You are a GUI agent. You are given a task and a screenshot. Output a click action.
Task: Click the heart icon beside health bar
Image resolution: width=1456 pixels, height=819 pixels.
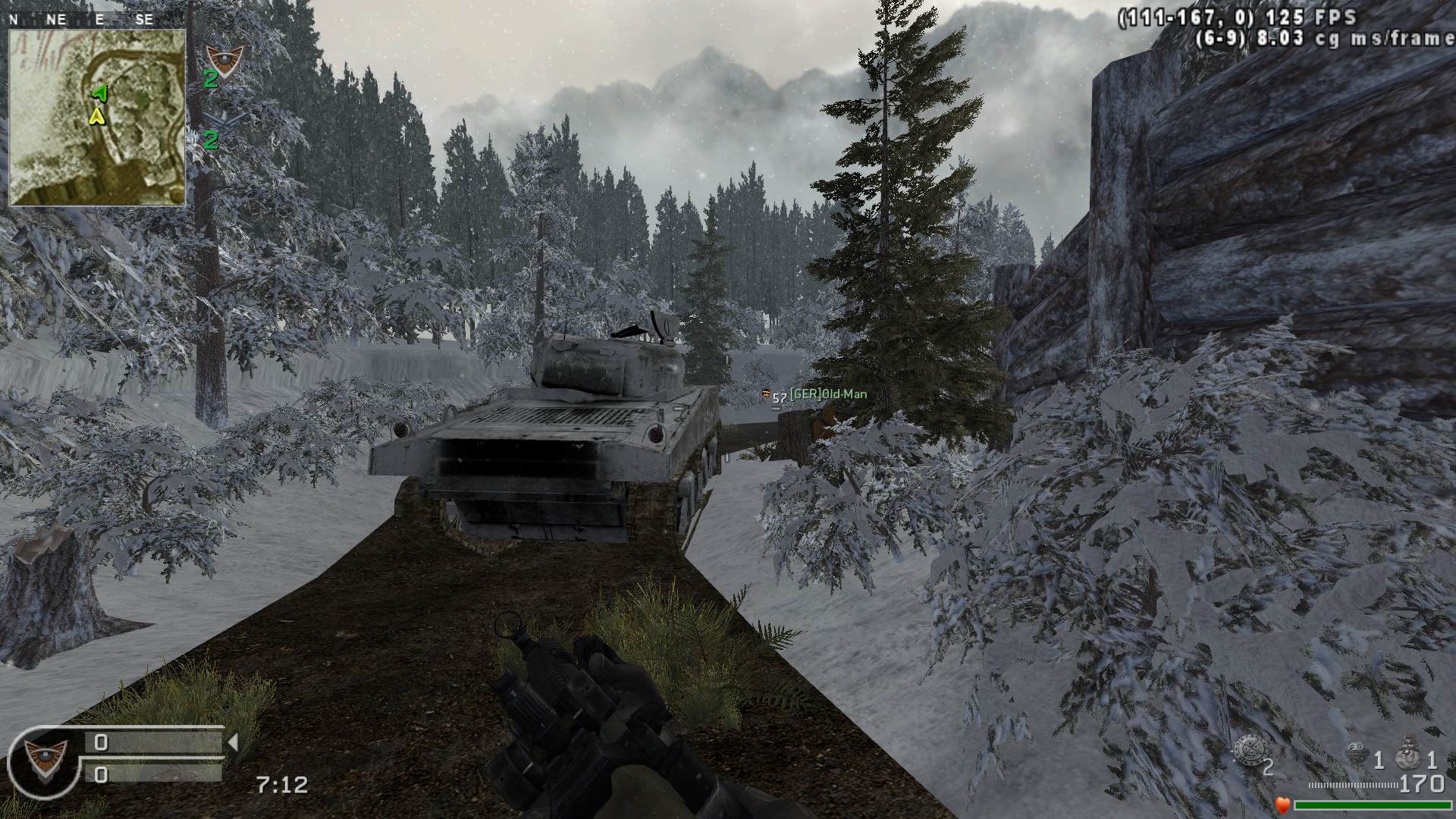1282,805
